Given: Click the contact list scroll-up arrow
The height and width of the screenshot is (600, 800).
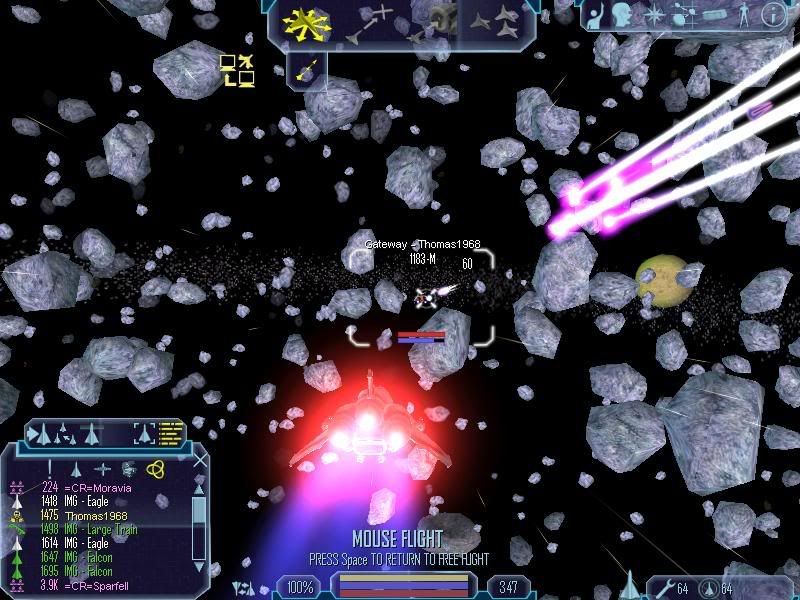Looking at the screenshot, I should pos(200,487).
